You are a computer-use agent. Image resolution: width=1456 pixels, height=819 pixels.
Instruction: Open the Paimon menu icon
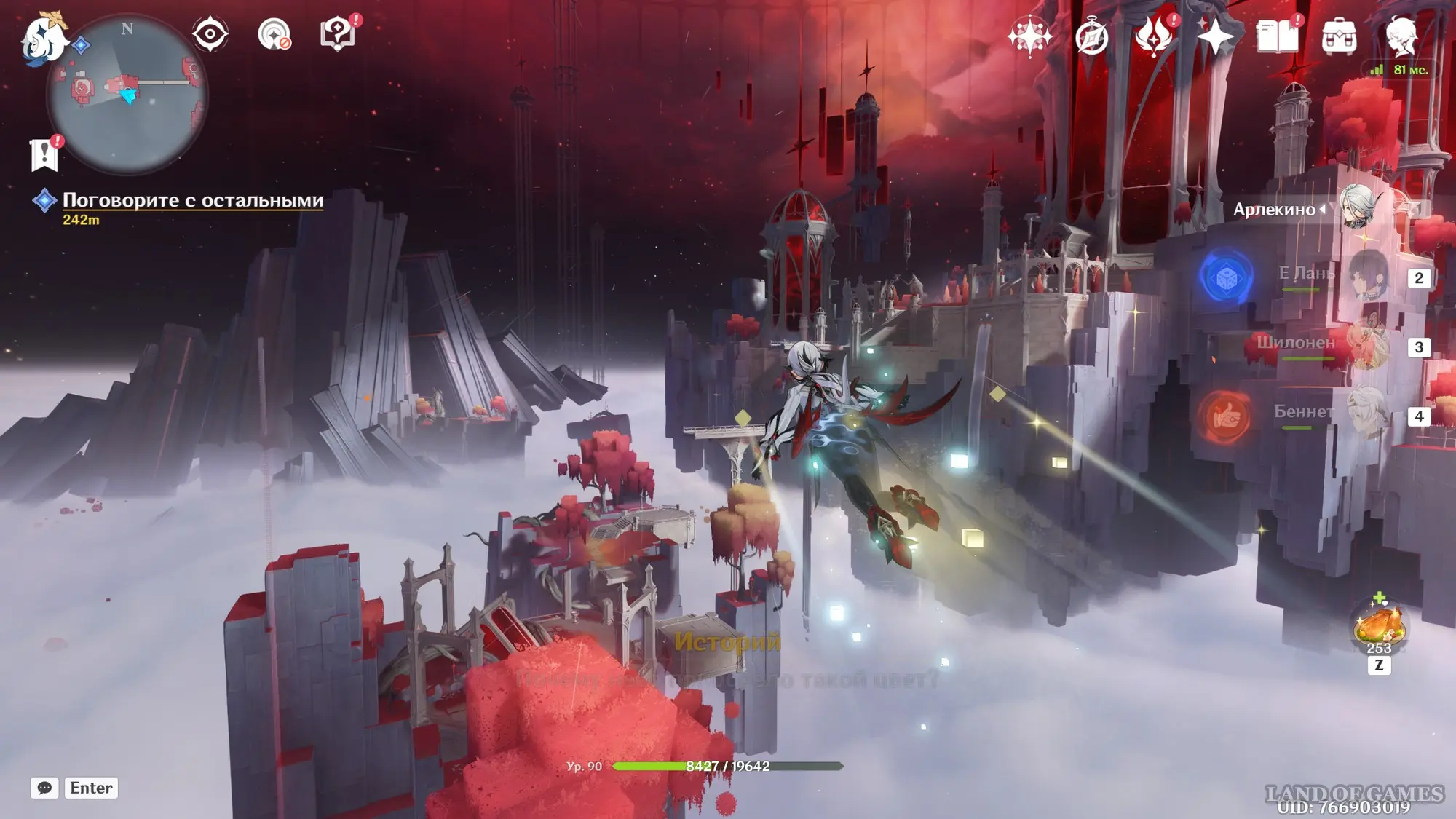[44, 38]
